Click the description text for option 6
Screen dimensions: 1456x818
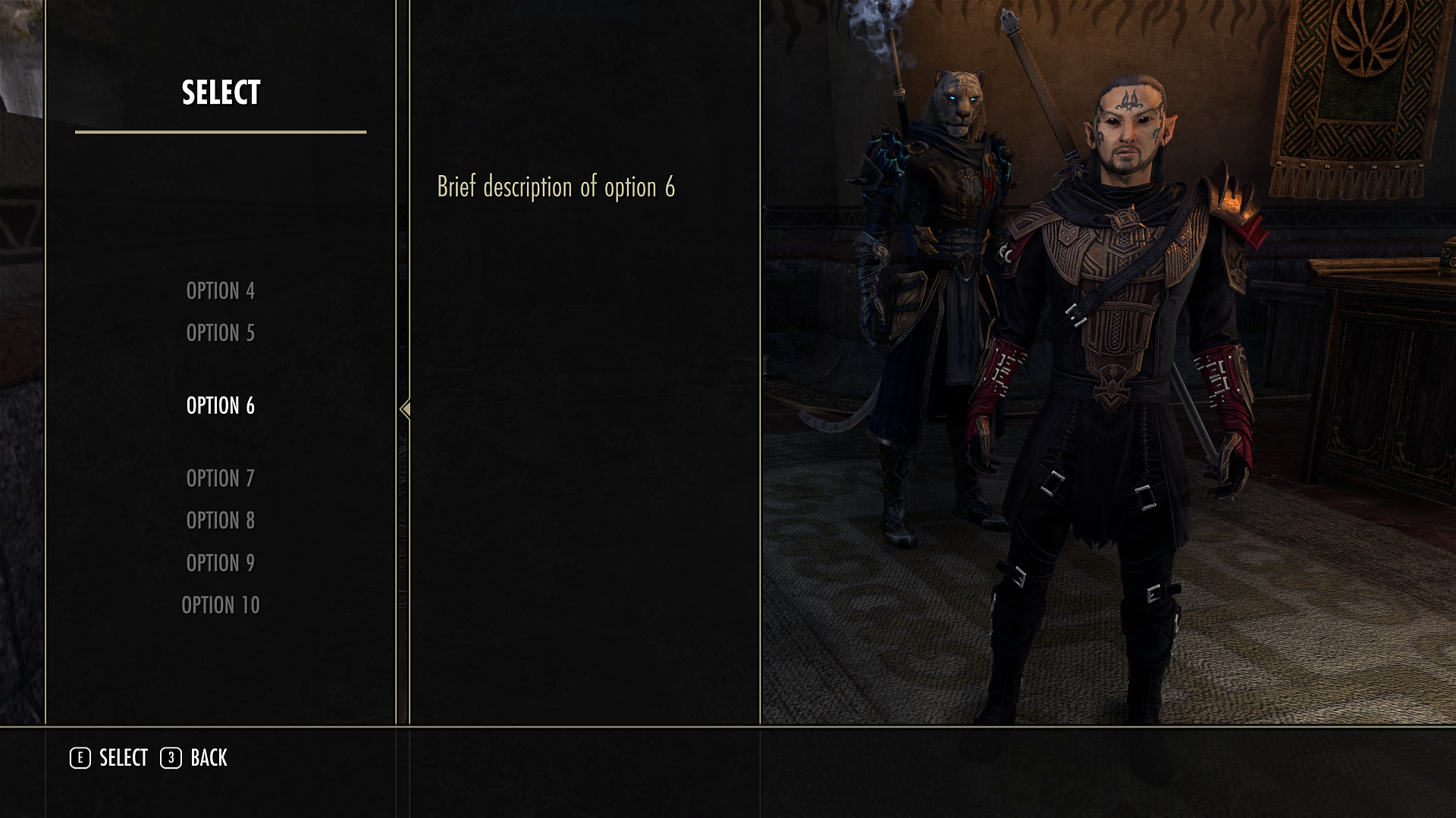pos(556,186)
